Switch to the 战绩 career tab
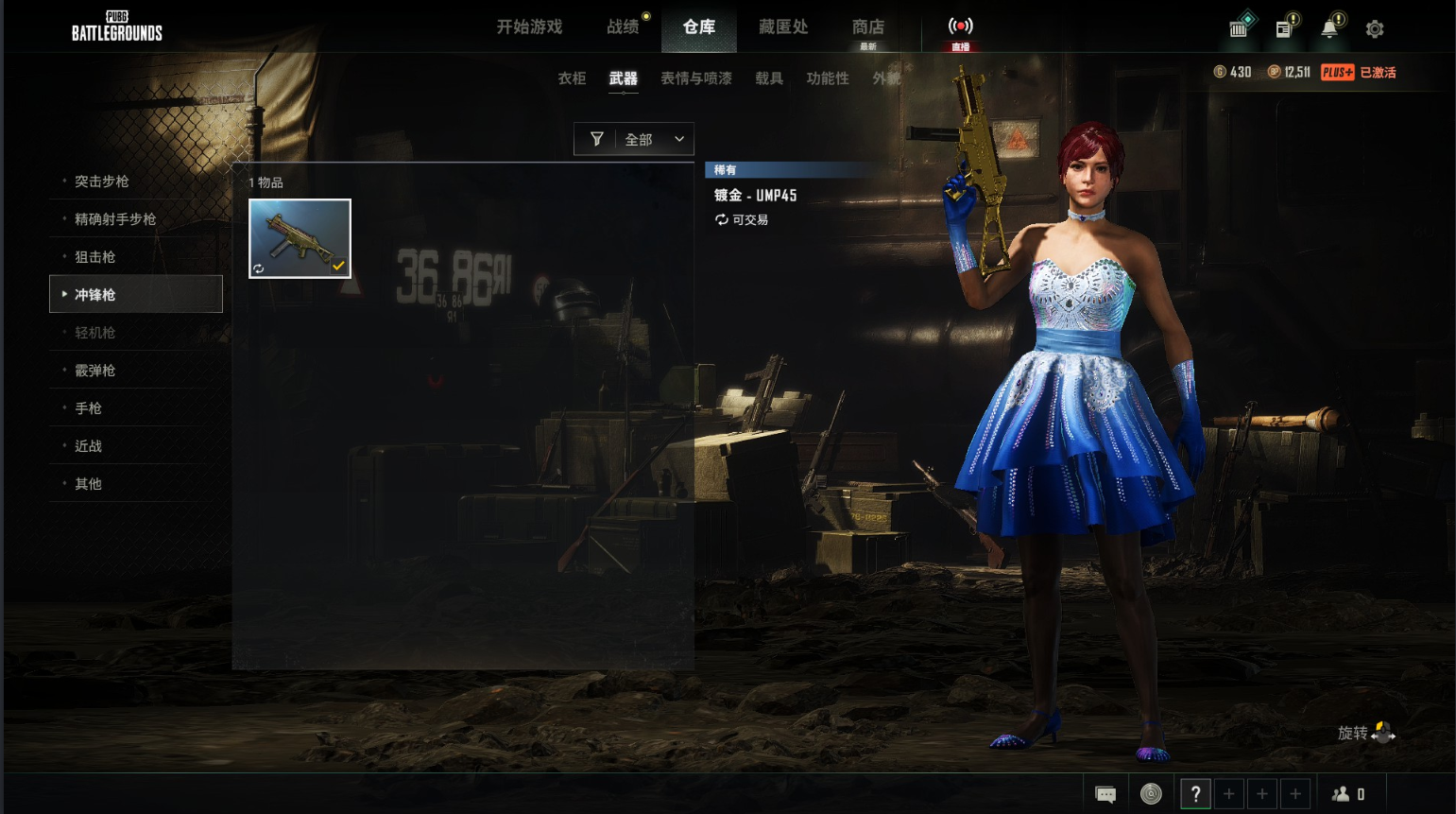 (x=623, y=27)
